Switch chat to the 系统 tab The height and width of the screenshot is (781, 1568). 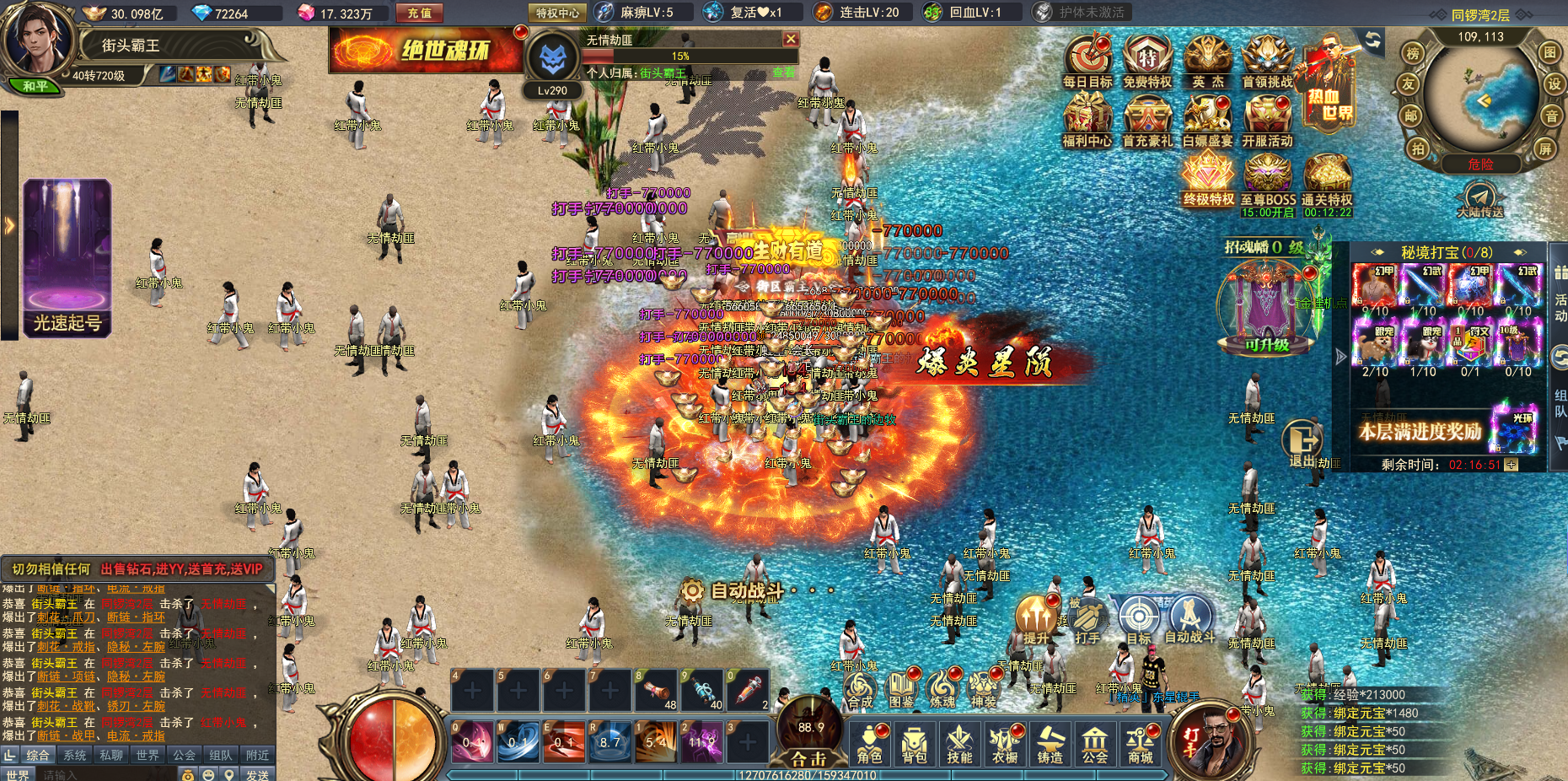75,755
